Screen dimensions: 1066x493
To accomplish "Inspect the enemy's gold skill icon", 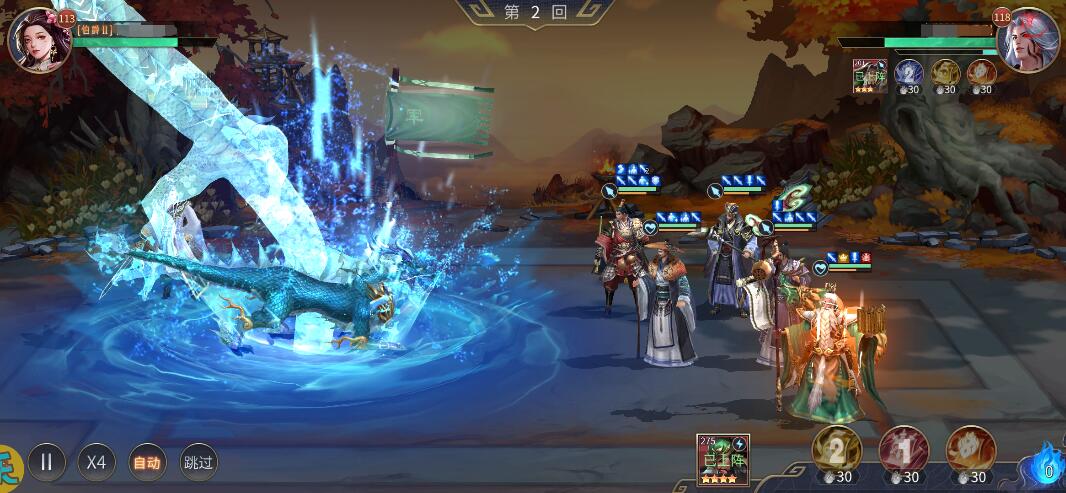I will (x=945, y=73).
